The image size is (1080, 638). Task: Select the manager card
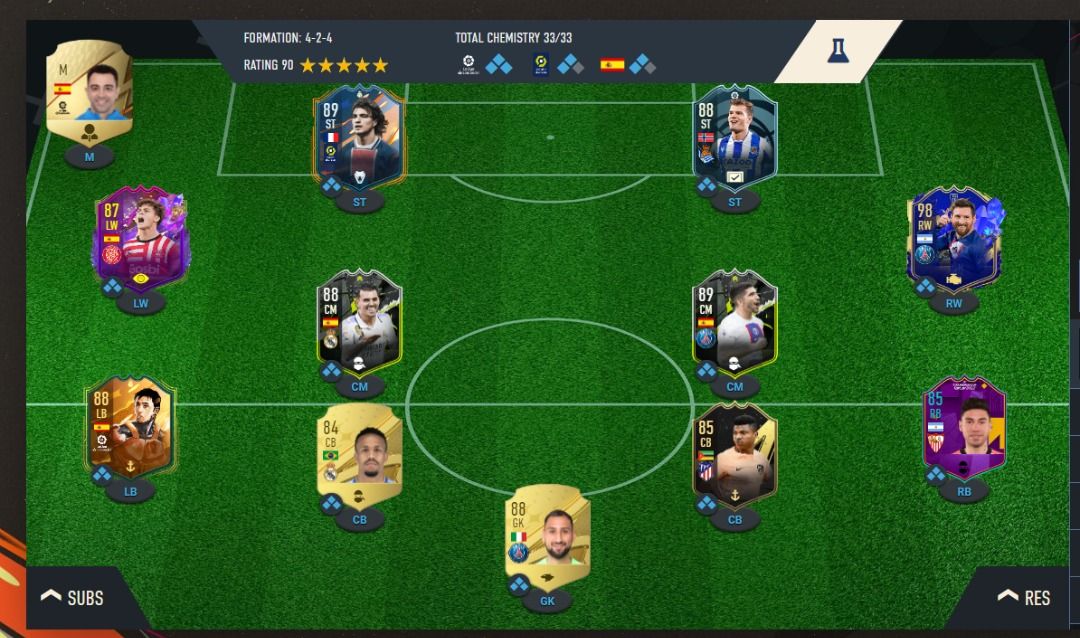(x=90, y=96)
